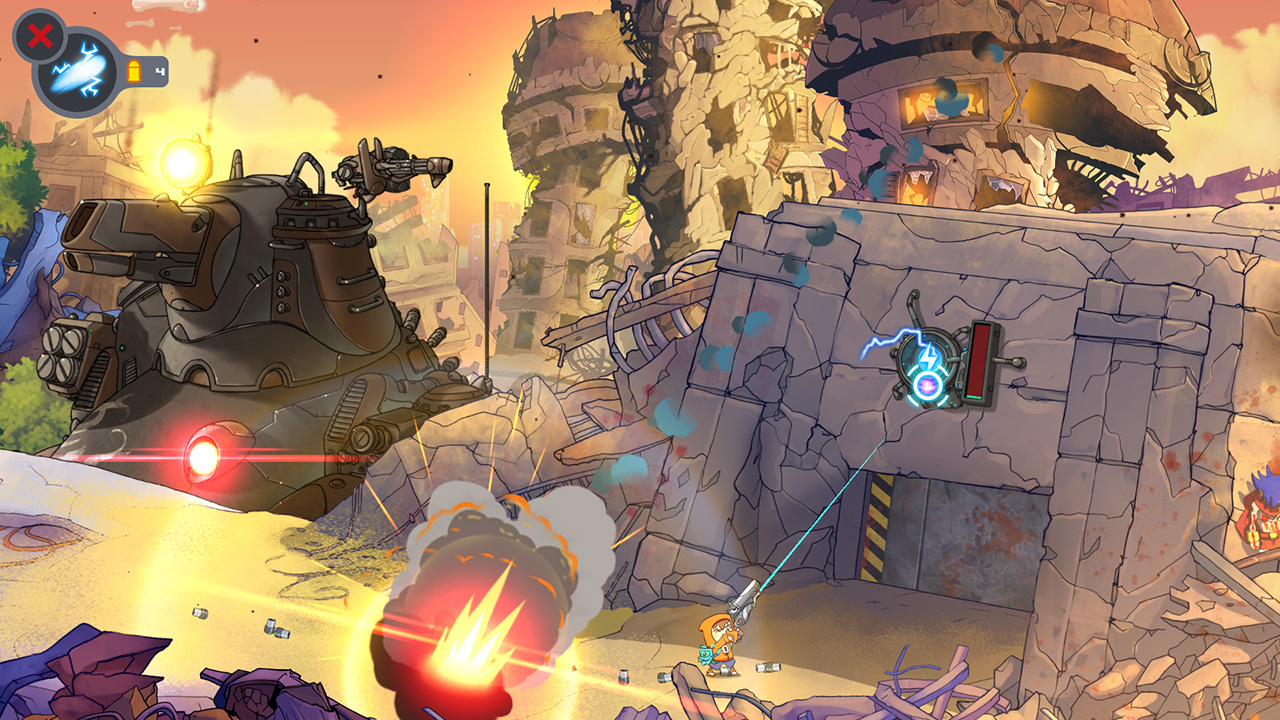1280x720 pixels.
Task: Click the green indicator light on the tank hatch
Action: [x=306, y=204]
